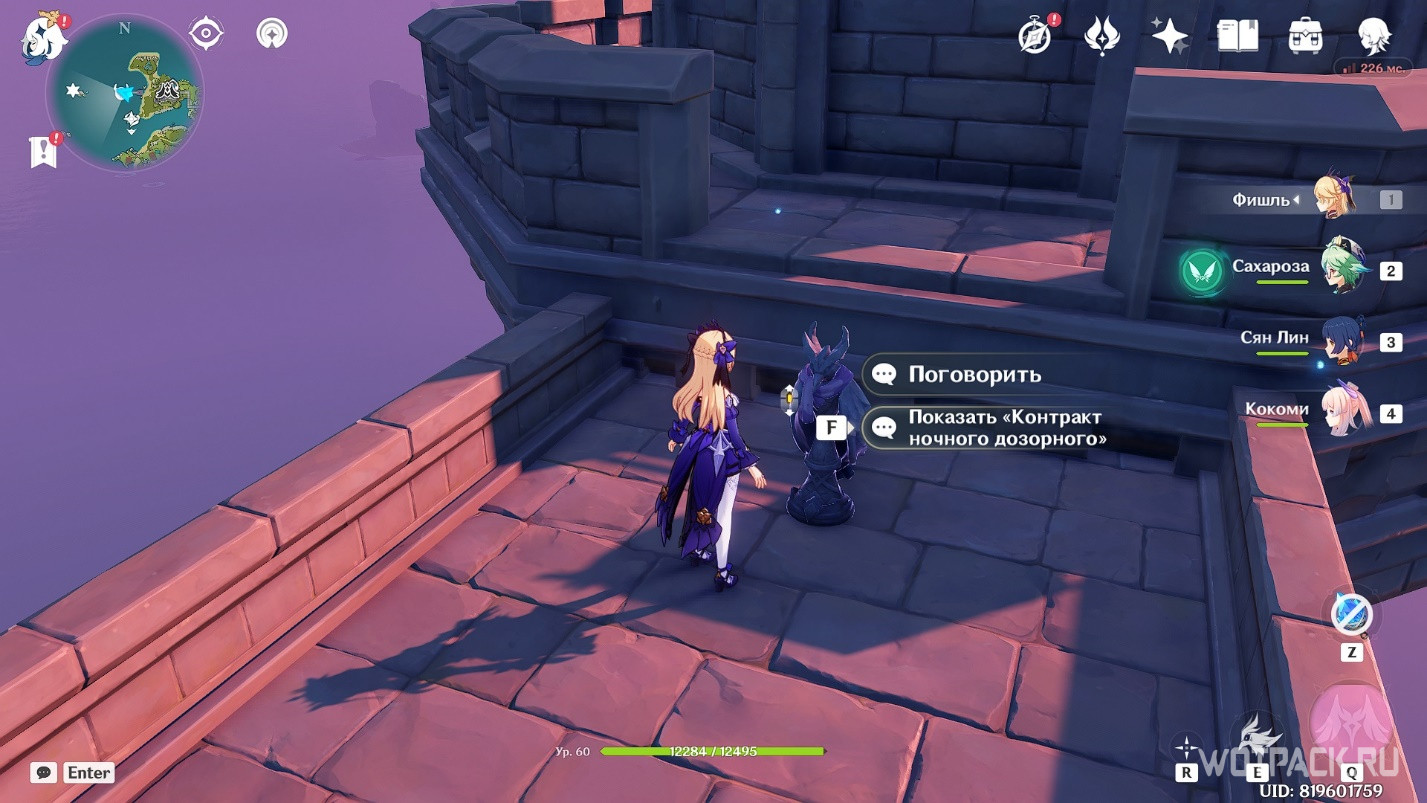The width and height of the screenshot is (1427, 803).
Task: Open the Wish four-pointed star icon
Action: point(1169,36)
